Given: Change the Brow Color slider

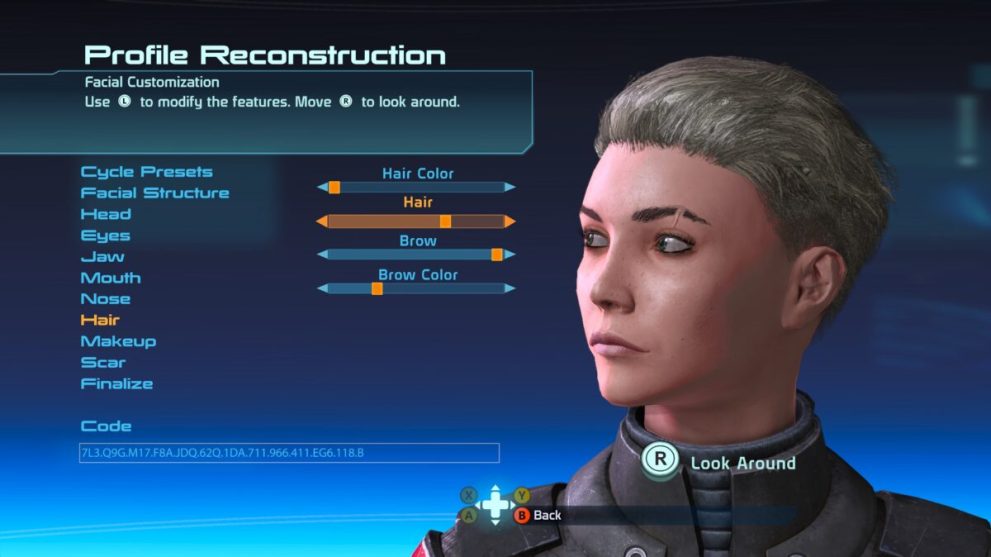Looking at the screenshot, I should 416,289.
